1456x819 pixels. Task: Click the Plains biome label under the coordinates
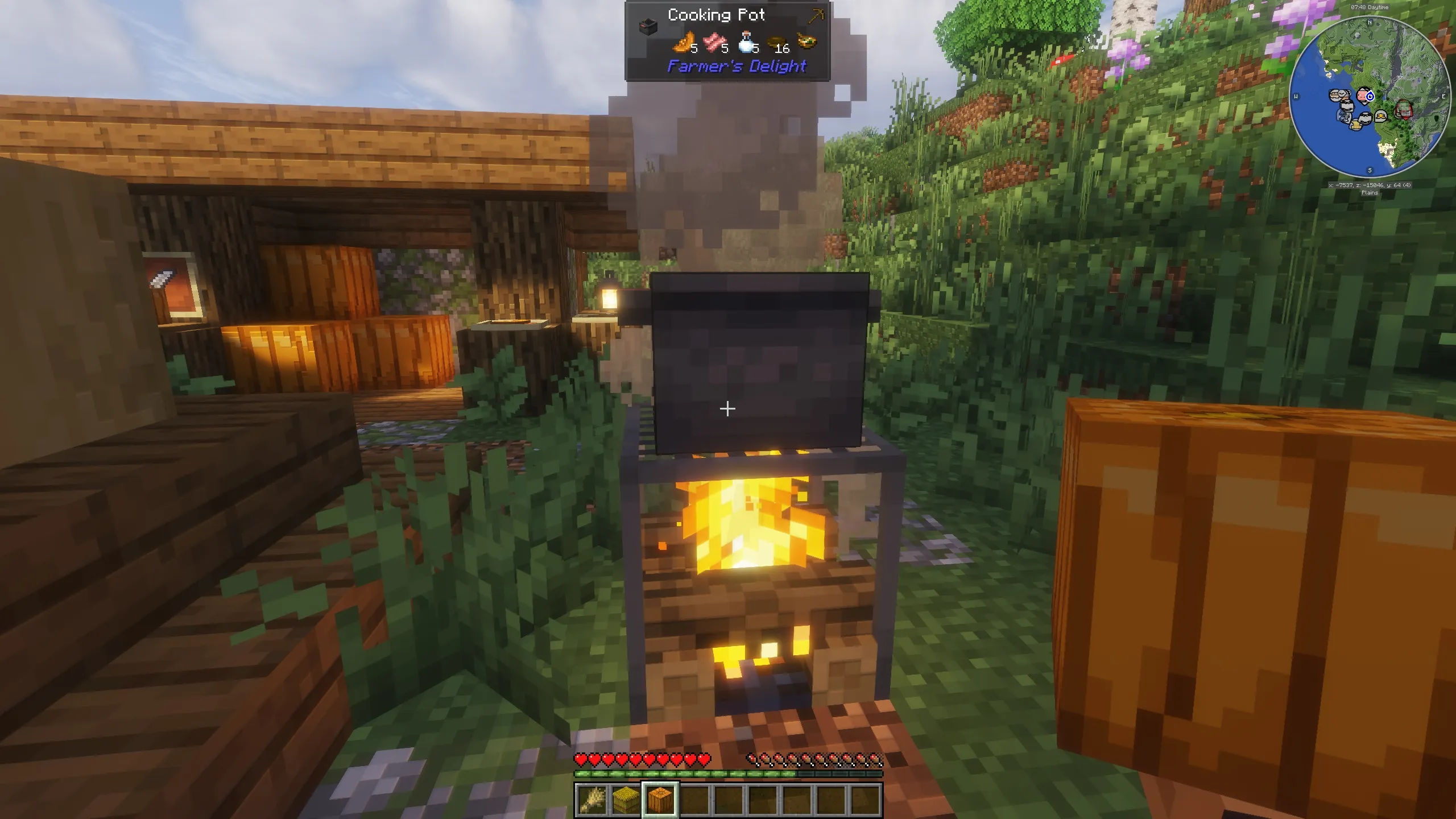[x=1371, y=192]
